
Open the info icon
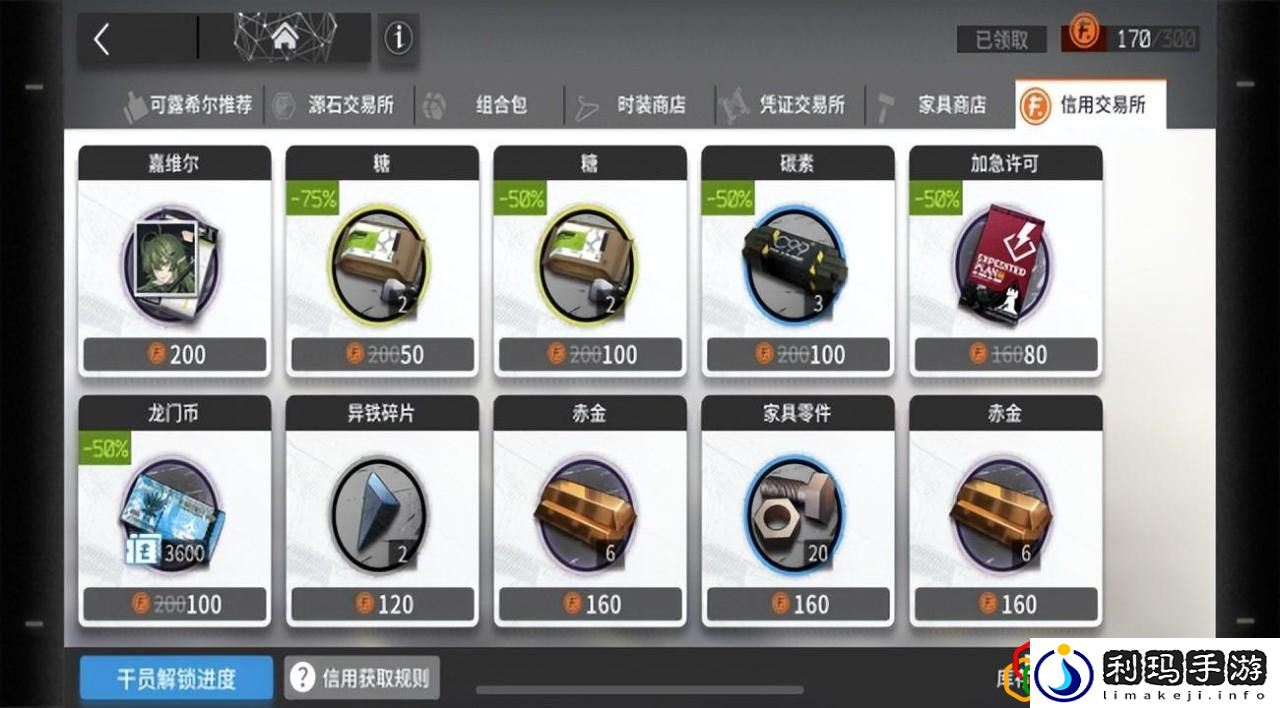point(398,39)
